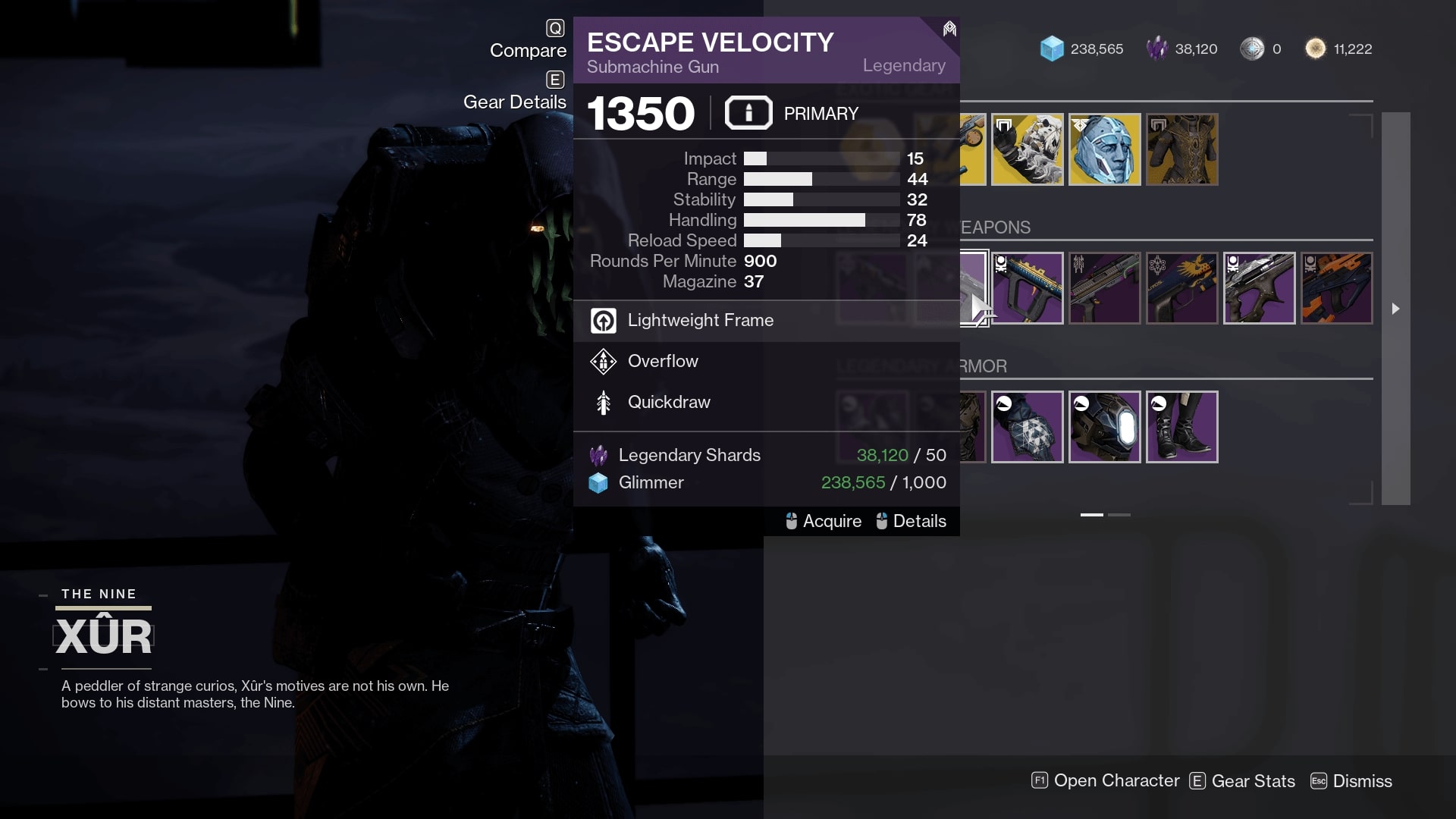The height and width of the screenshot is (819, 1456).
Task: Select the Quickdraw perk icon
Action: [x=603, y=402]
